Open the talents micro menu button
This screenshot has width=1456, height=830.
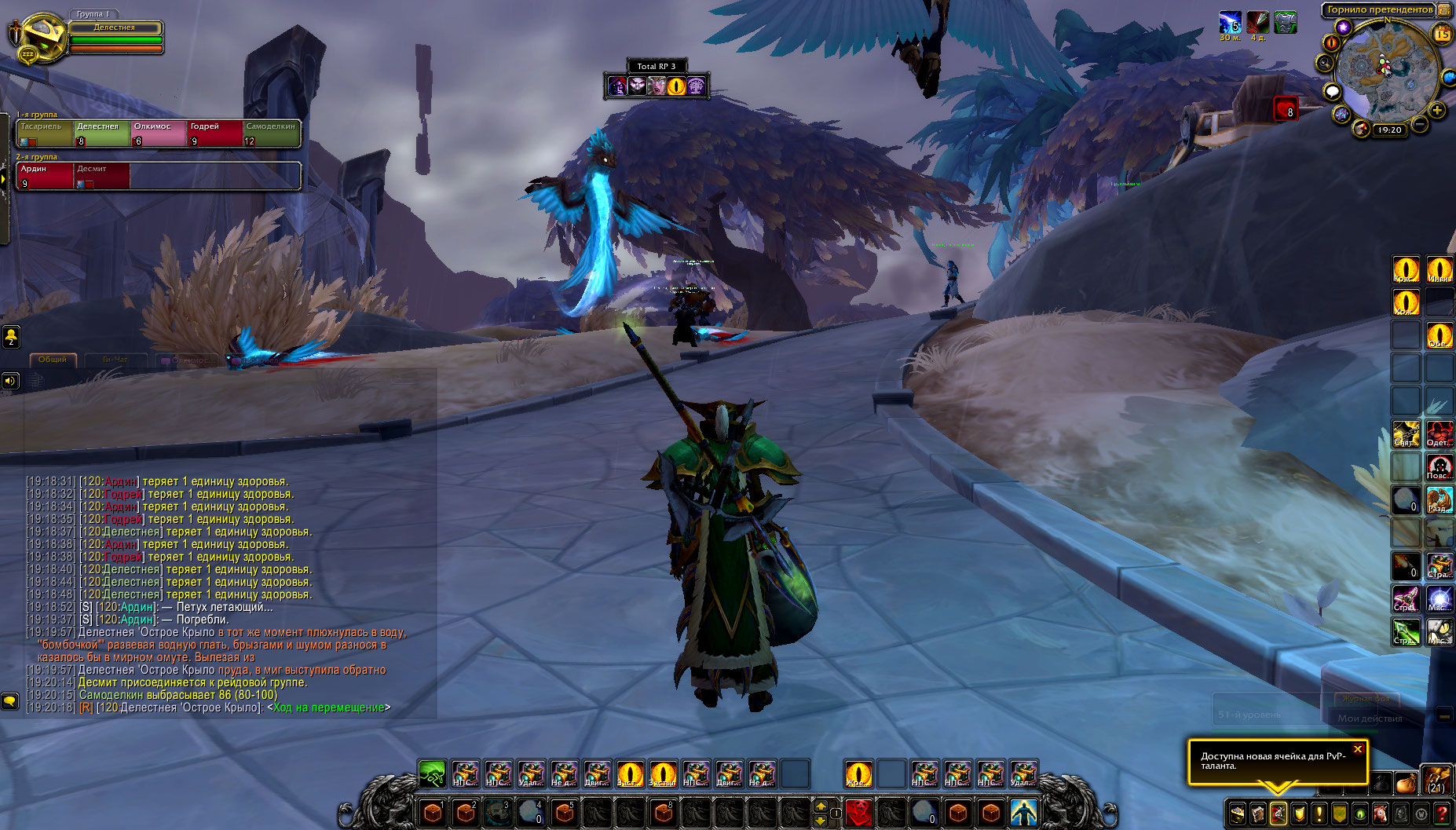tap(1278, 814)
